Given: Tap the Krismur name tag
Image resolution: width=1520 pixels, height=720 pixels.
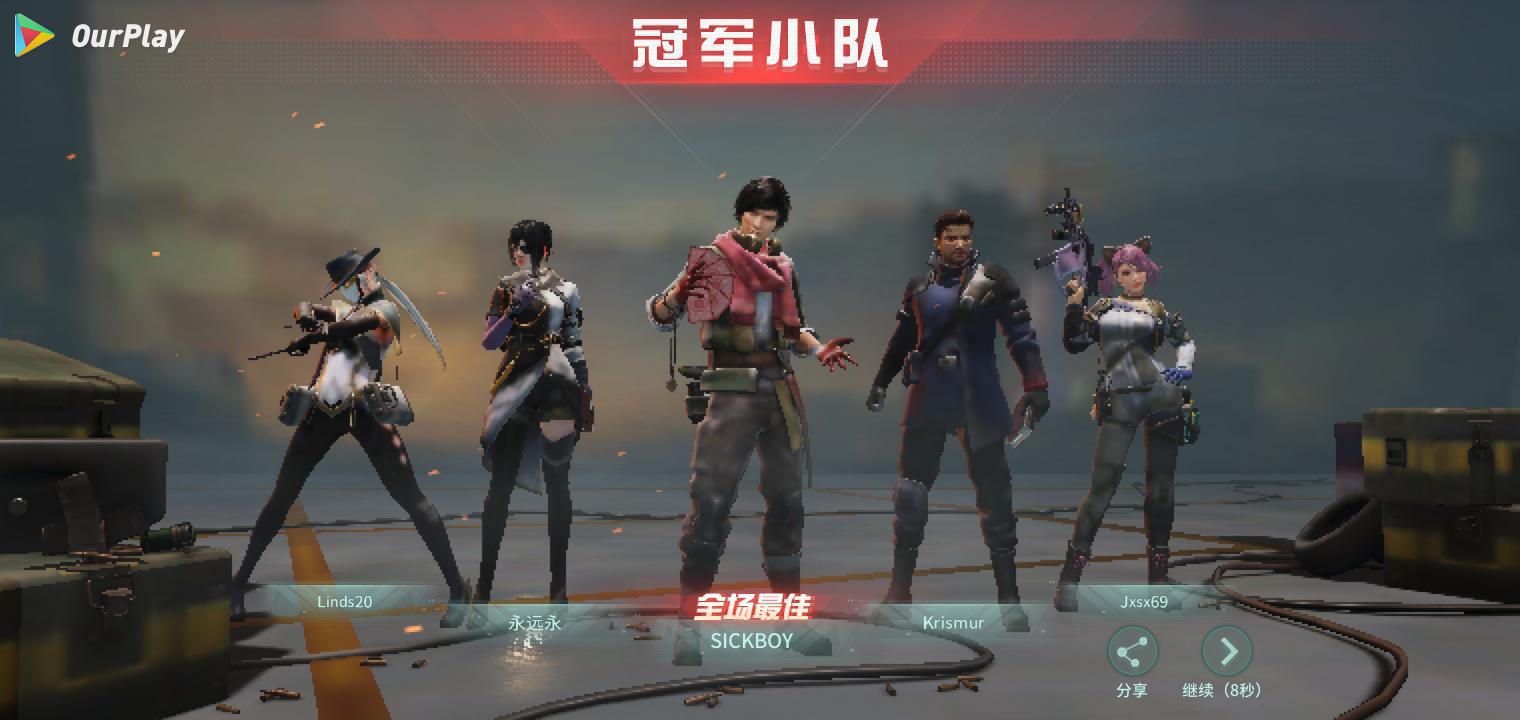Looking at the screenshot, I should tap(952, 622).
